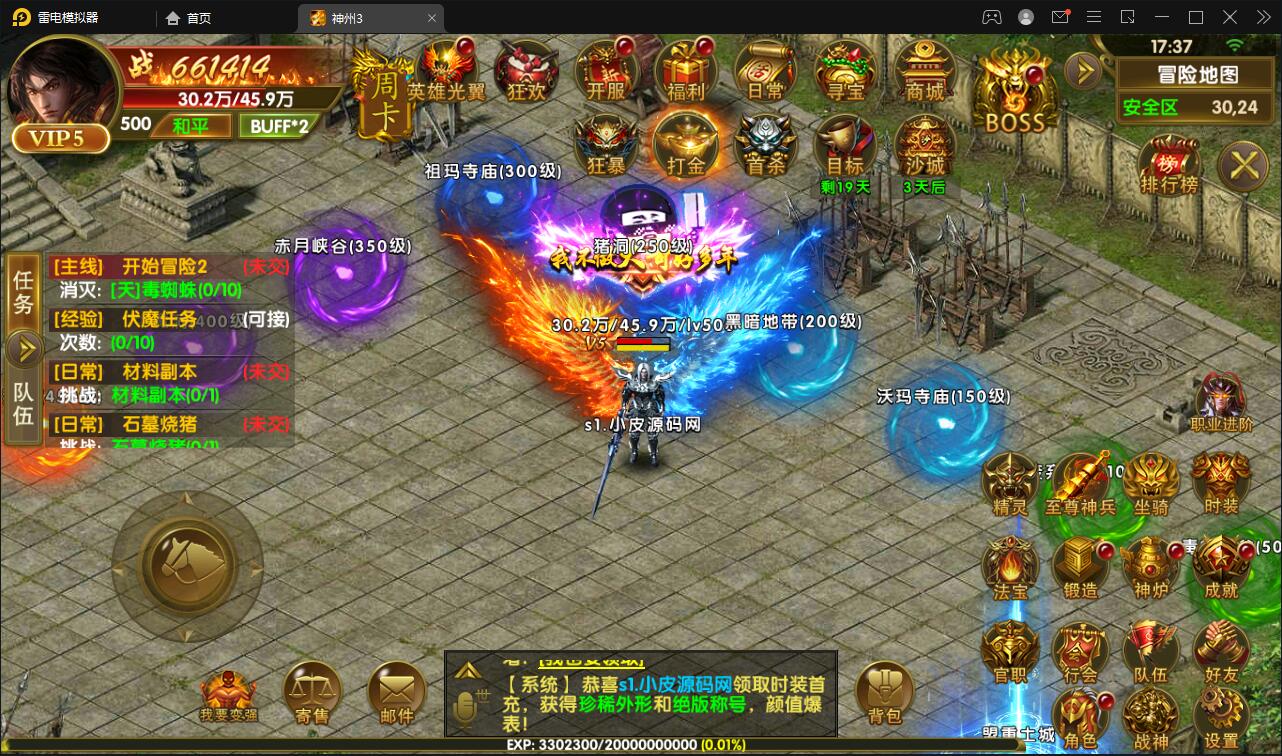Open the 锻造 forging panel
The width and height of the screenshot is (1282, 756).
click(1079, 565)
